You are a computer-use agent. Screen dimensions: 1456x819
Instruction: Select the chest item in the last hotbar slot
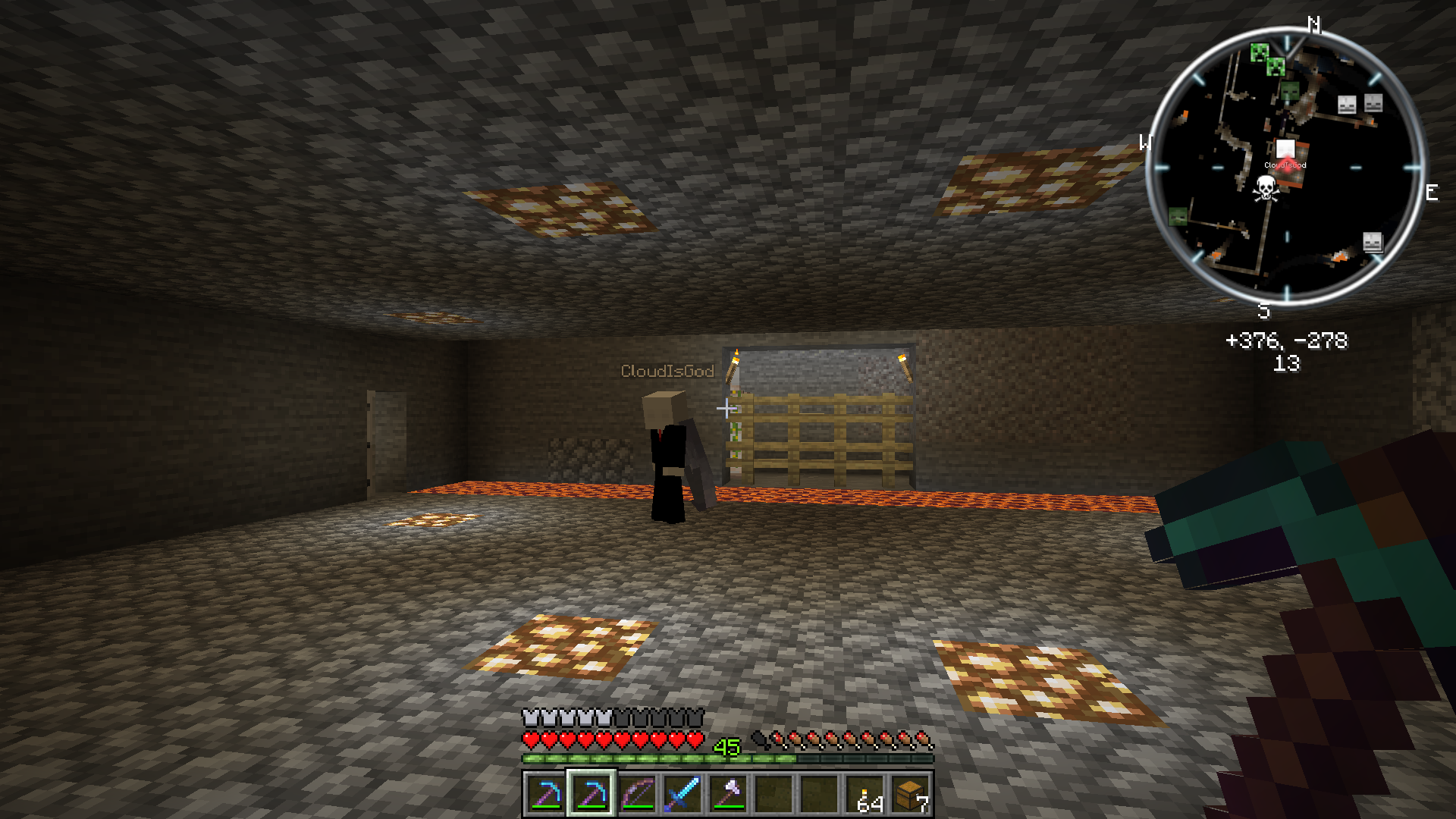pyautogui.click(x=908, y=796)
